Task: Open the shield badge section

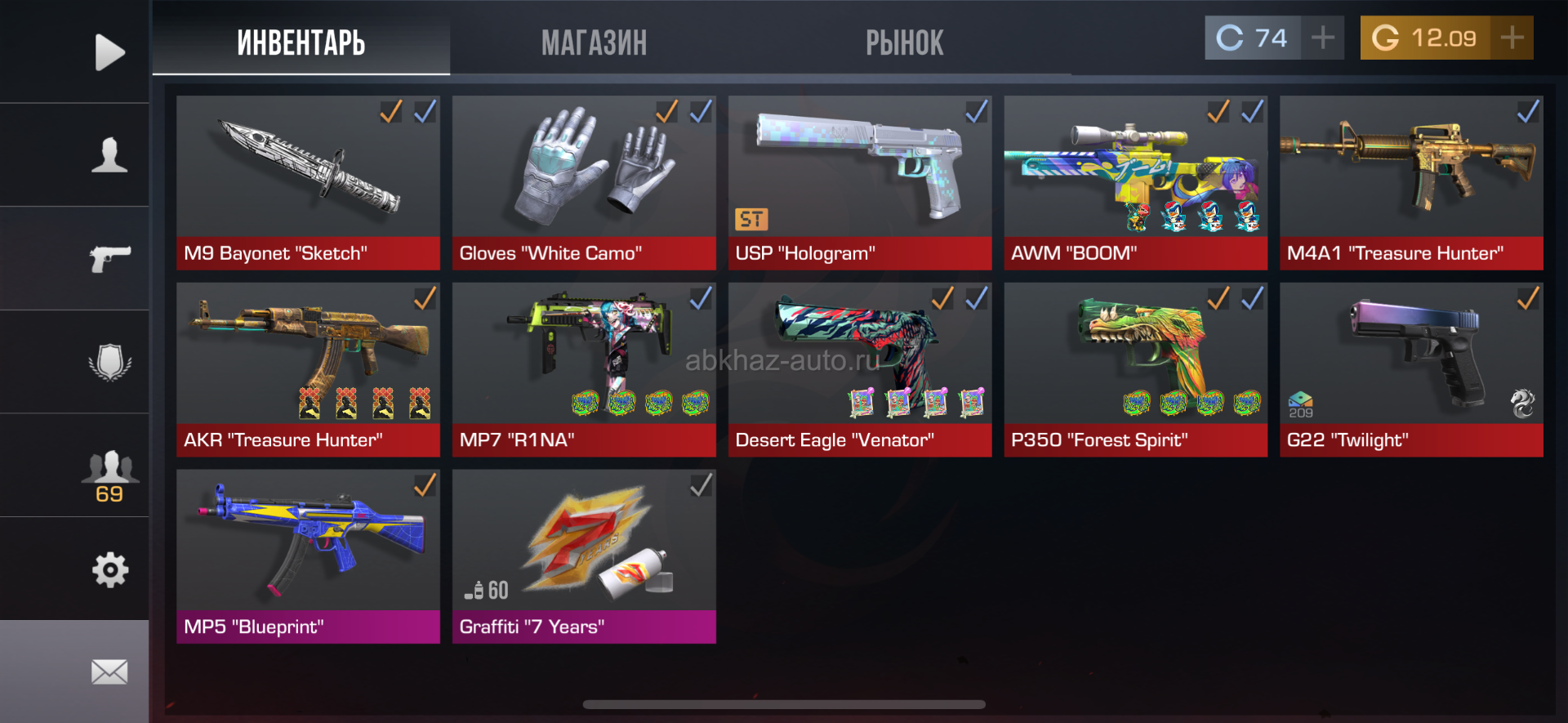Action: pyautogui.click(x=109, y=362)
